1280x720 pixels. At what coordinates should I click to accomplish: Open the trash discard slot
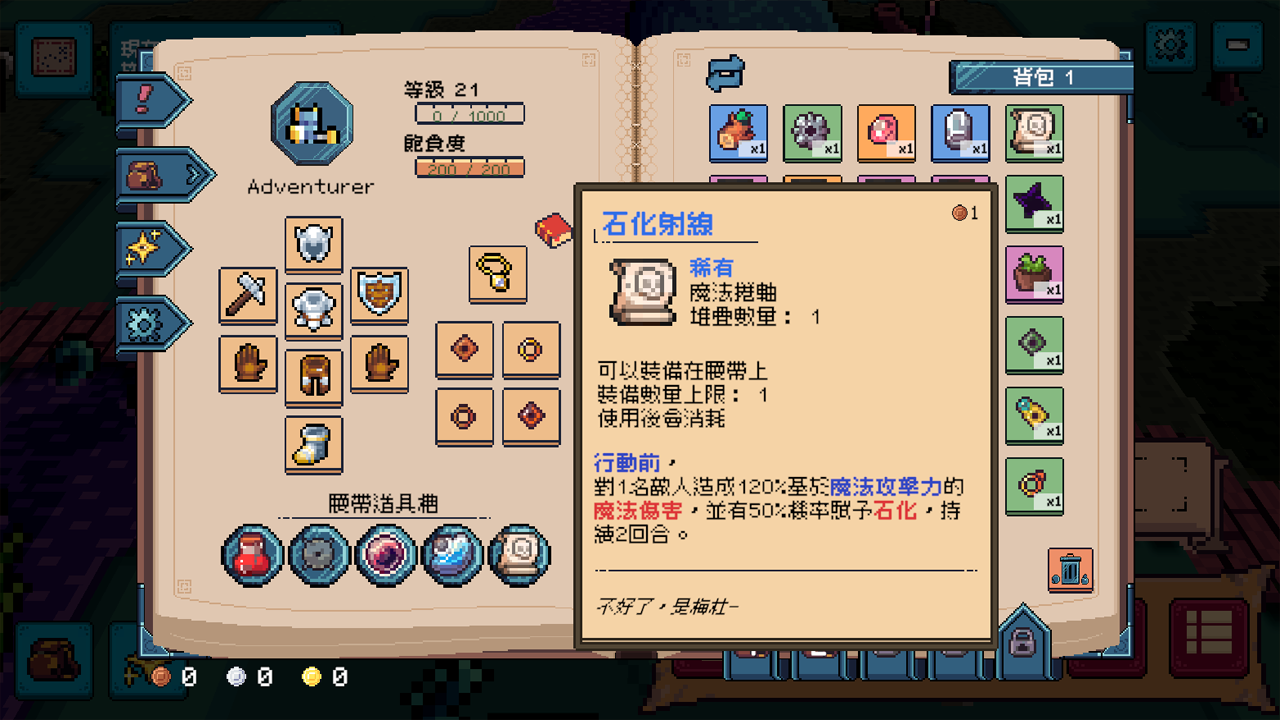[x=1070, y=570]
